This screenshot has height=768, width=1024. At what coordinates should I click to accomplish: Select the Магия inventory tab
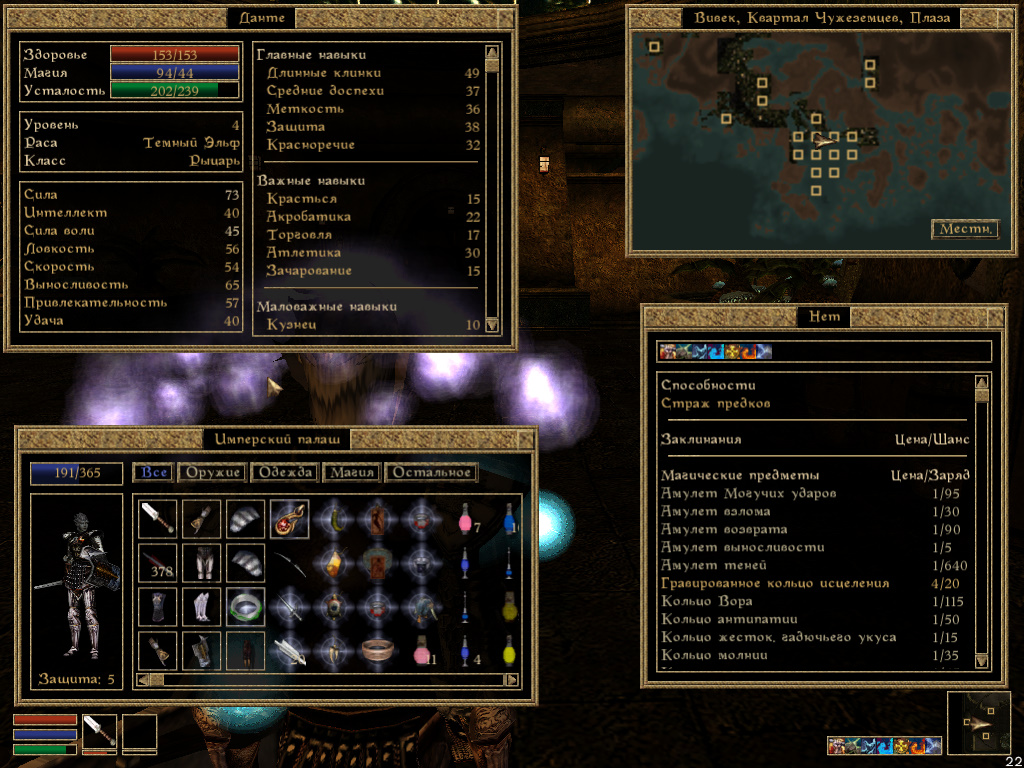click(x=352, y=473)
